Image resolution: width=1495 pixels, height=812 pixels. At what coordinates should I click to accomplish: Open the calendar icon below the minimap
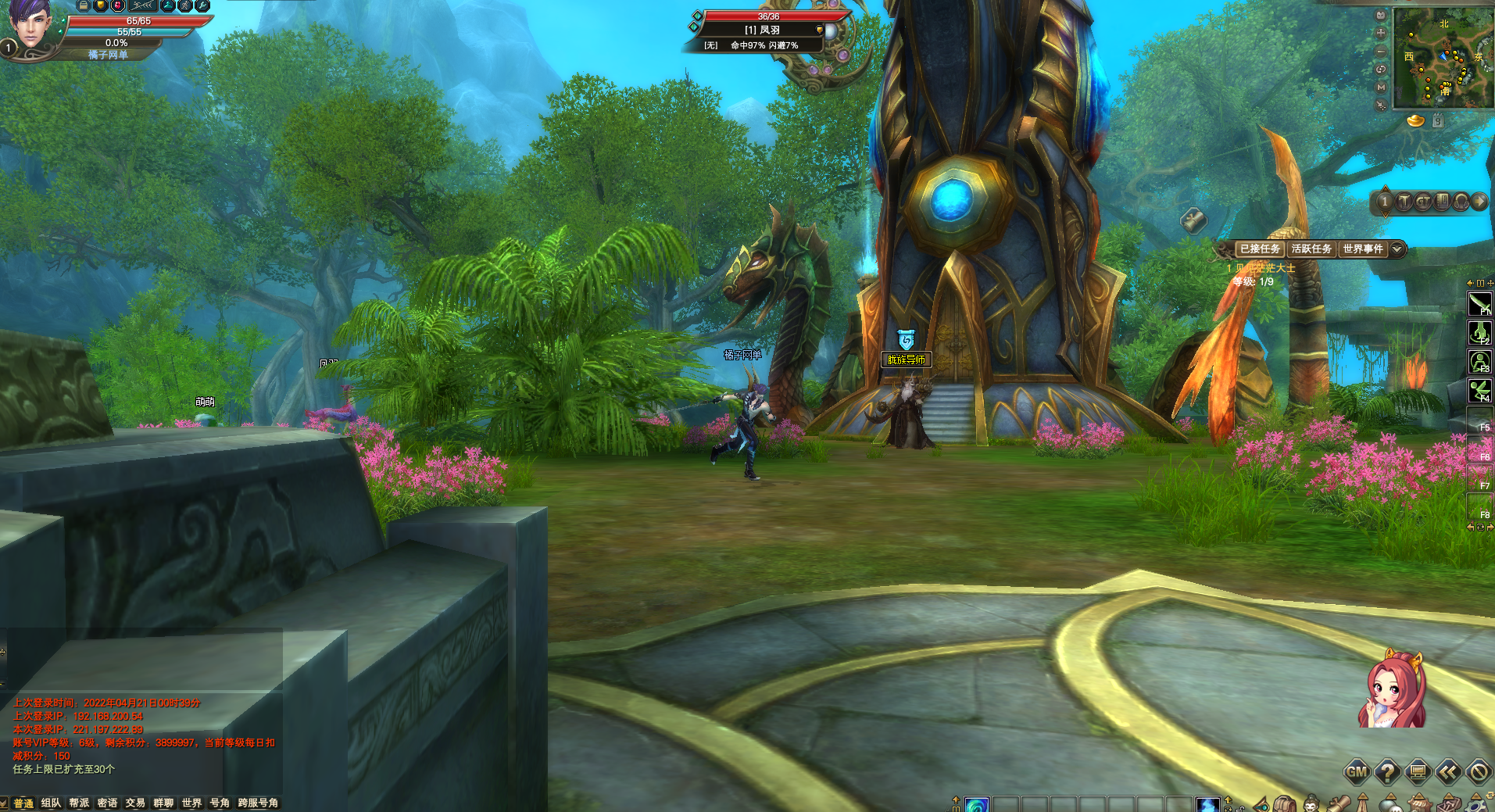click(1438, 121)
